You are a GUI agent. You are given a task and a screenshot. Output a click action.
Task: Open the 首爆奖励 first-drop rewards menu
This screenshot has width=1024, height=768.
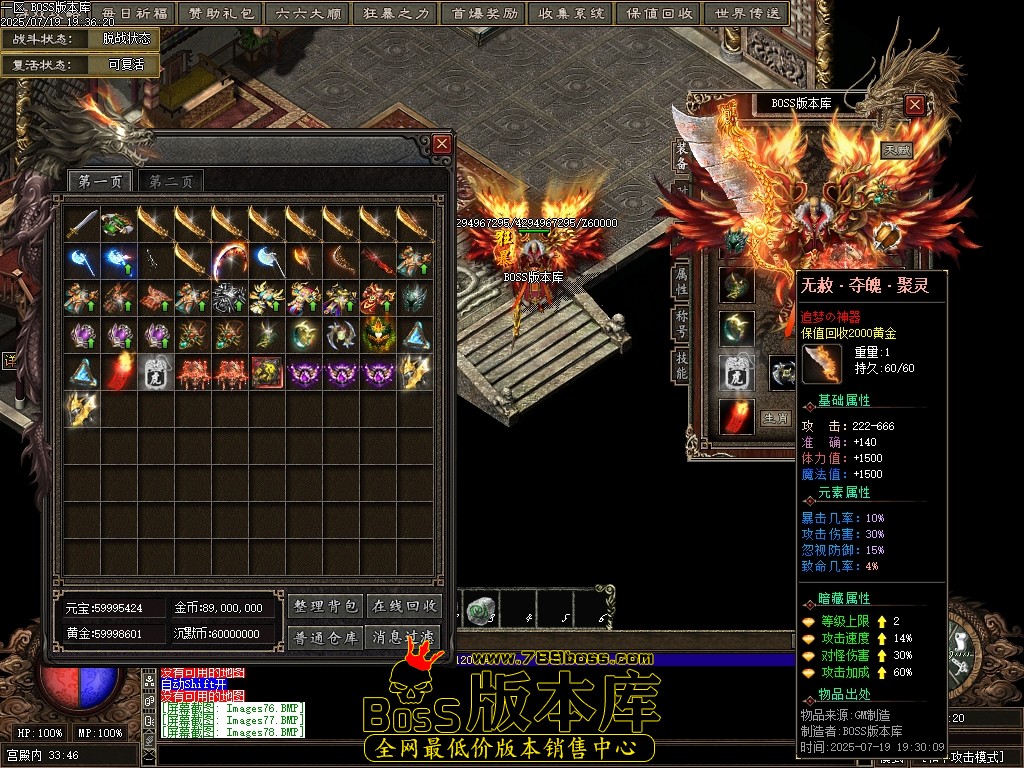[484, 14]
